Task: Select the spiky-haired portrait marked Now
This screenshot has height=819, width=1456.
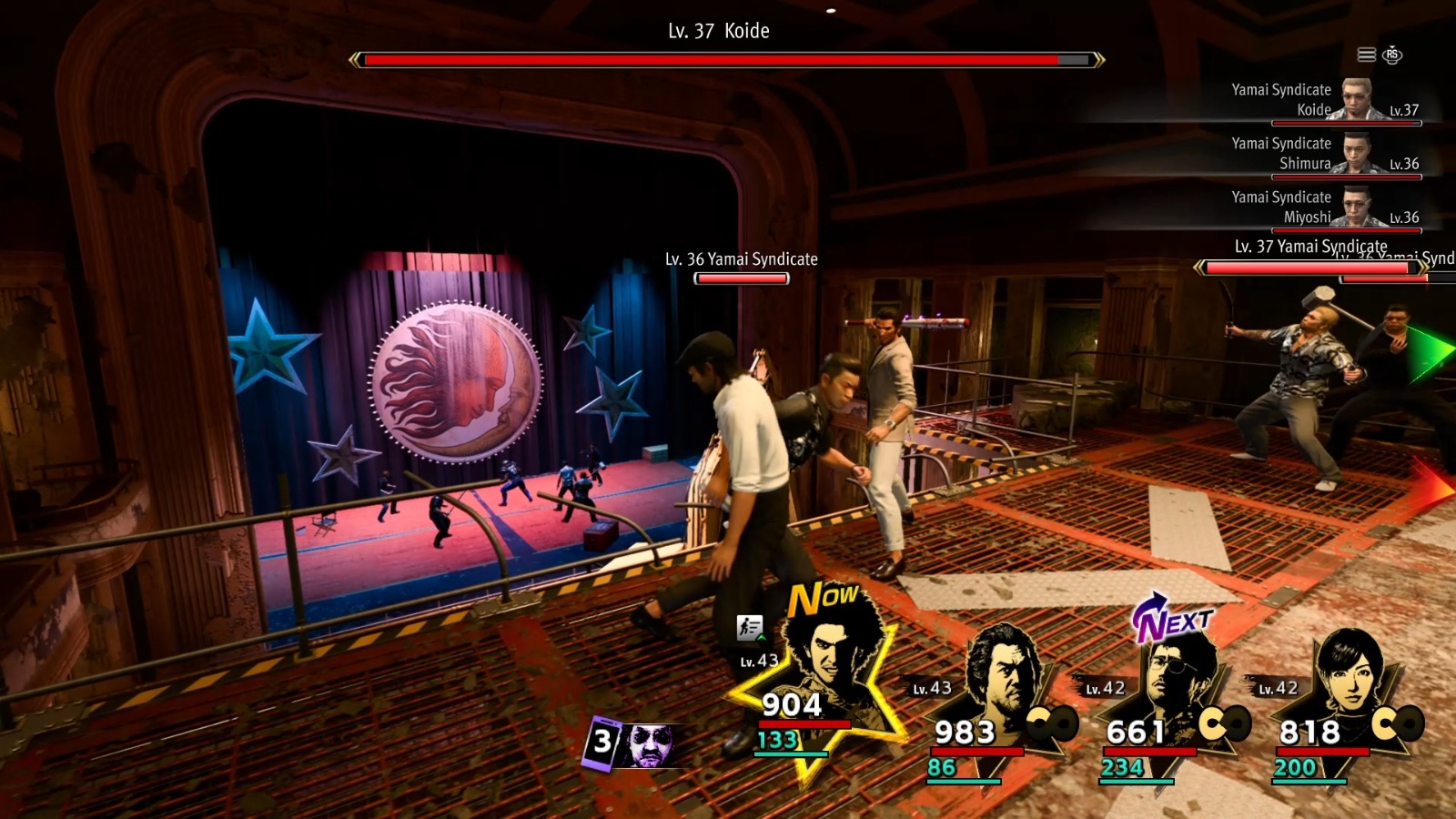Action: pos(829,662)
